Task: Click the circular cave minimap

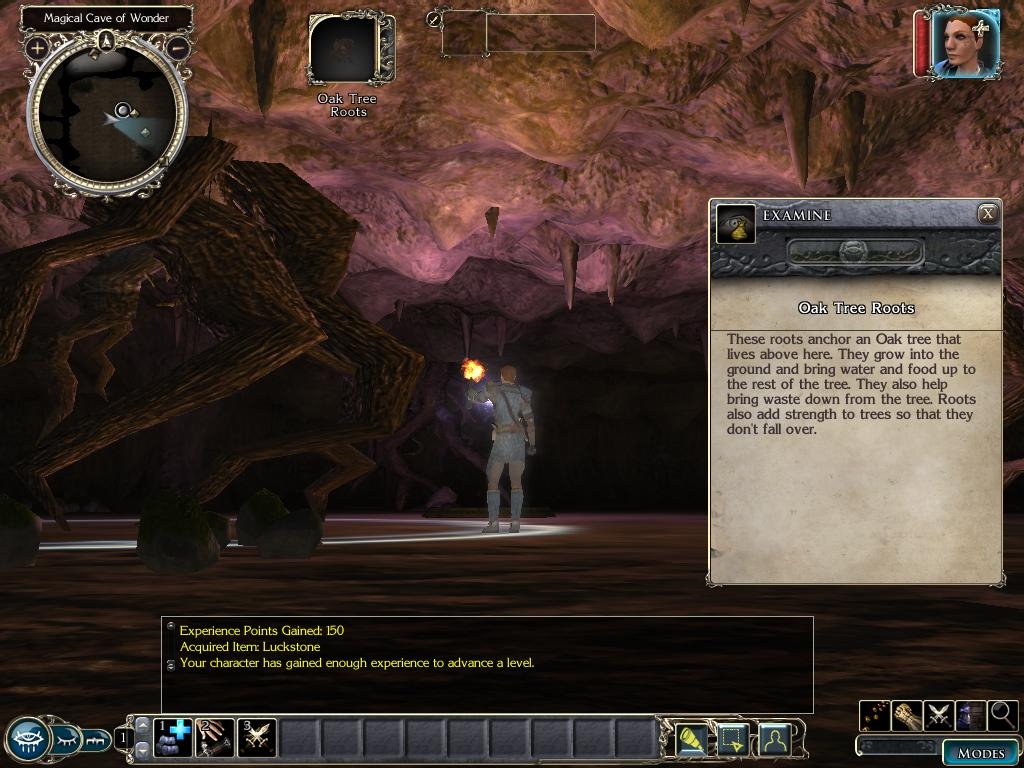Action: pos(107,113)
